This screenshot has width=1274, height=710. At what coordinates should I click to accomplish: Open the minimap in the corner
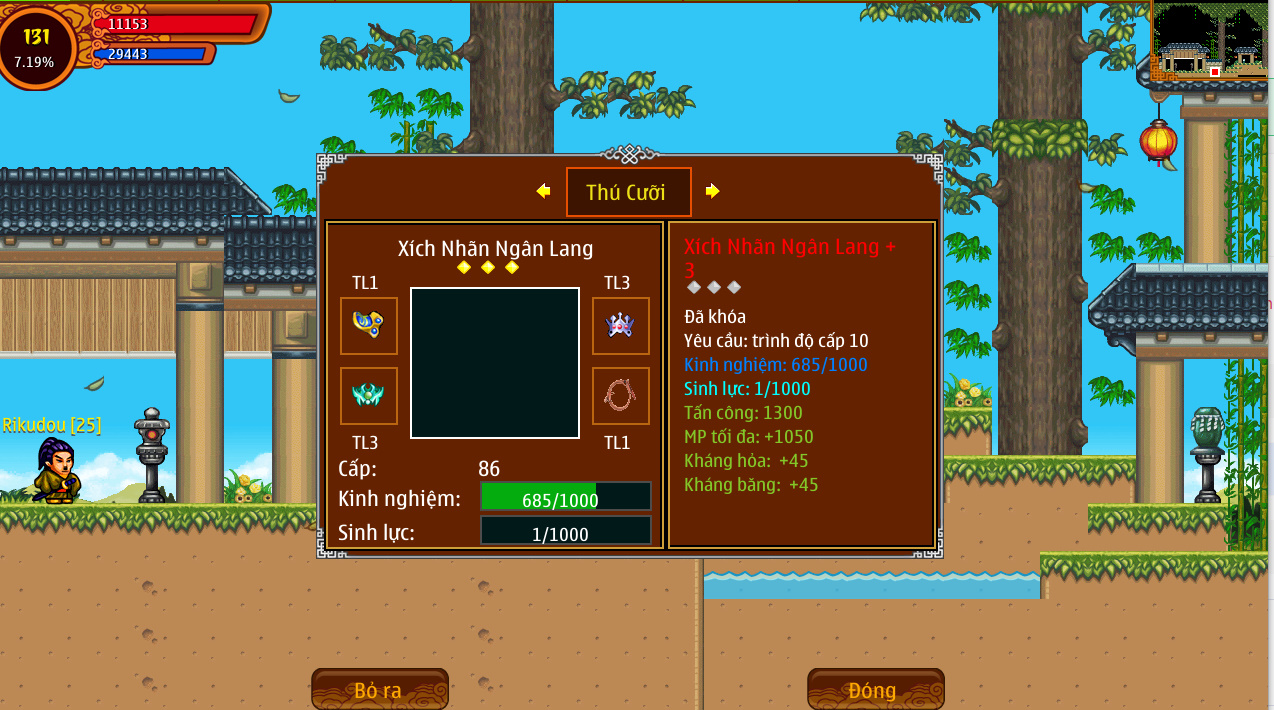(x=1210, y=42)
